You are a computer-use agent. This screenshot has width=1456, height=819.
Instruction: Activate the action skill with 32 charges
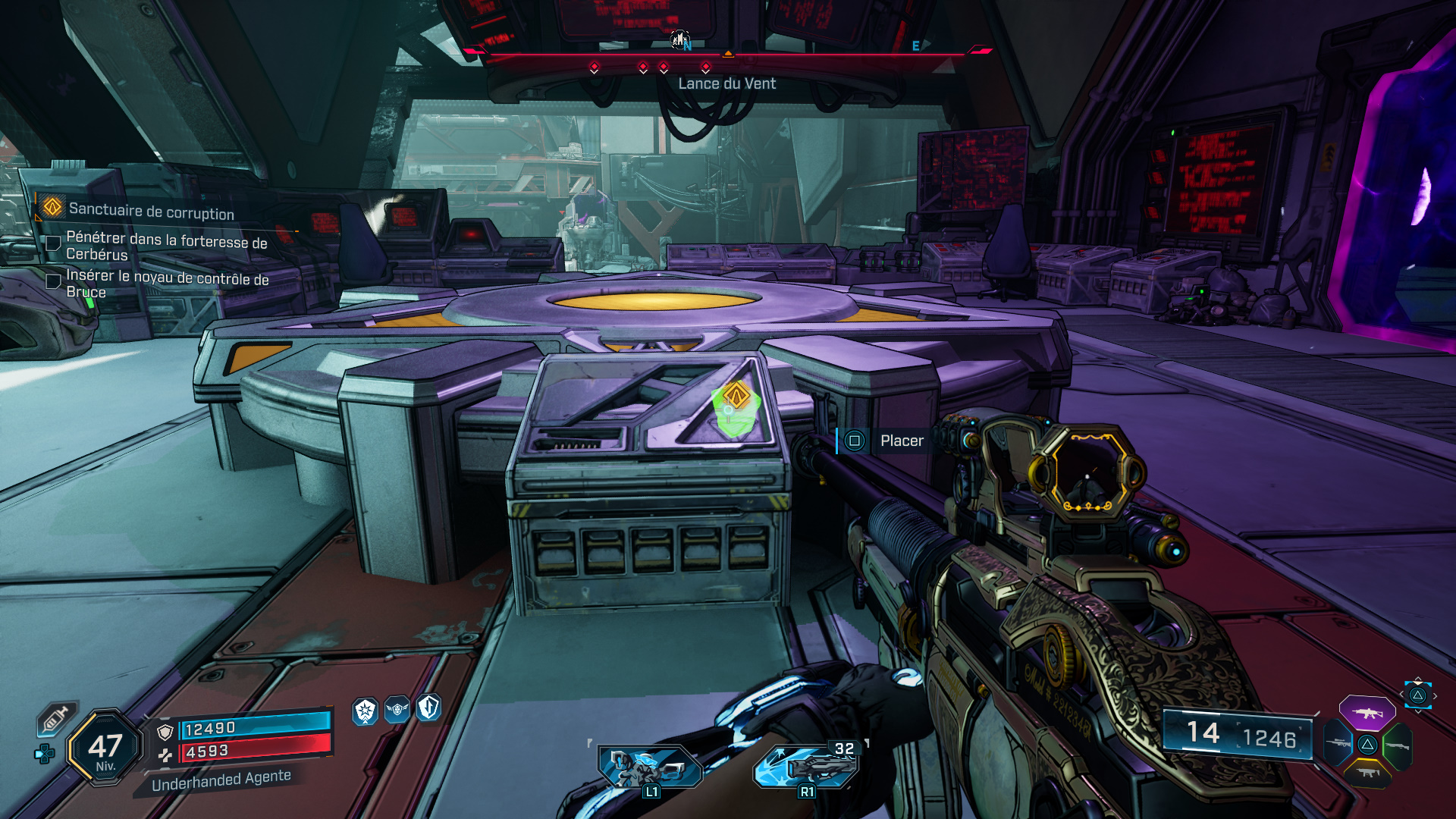tap(807, 766)
